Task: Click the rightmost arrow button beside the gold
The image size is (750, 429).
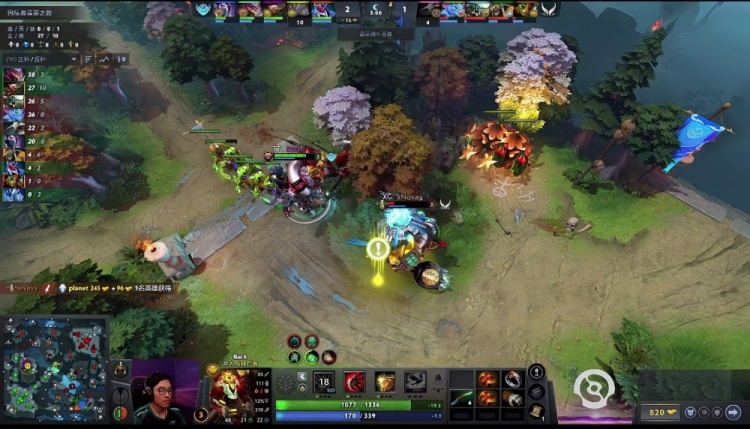Action: (733, 412)
